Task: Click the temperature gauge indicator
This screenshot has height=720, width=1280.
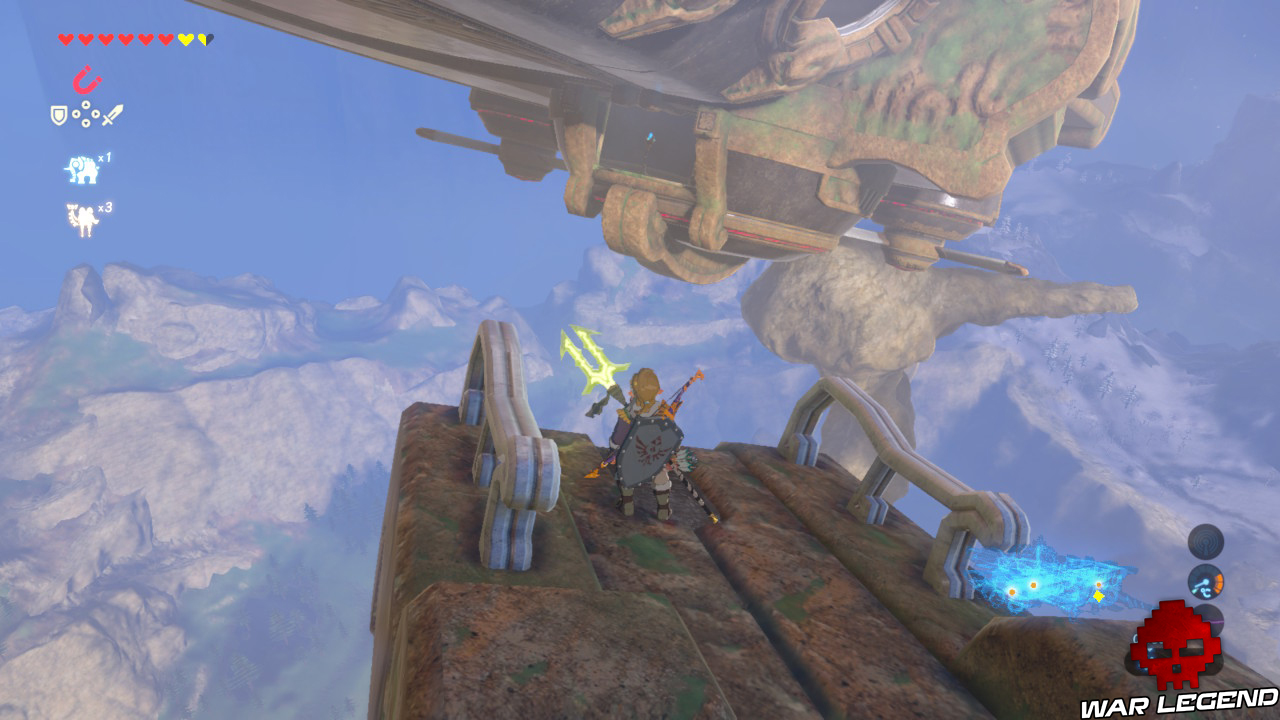Action: coord(1206,582)
